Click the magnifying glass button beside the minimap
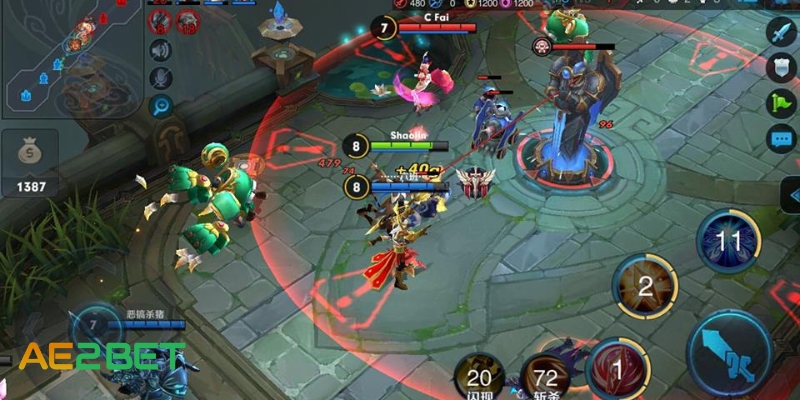 point(160,106)
